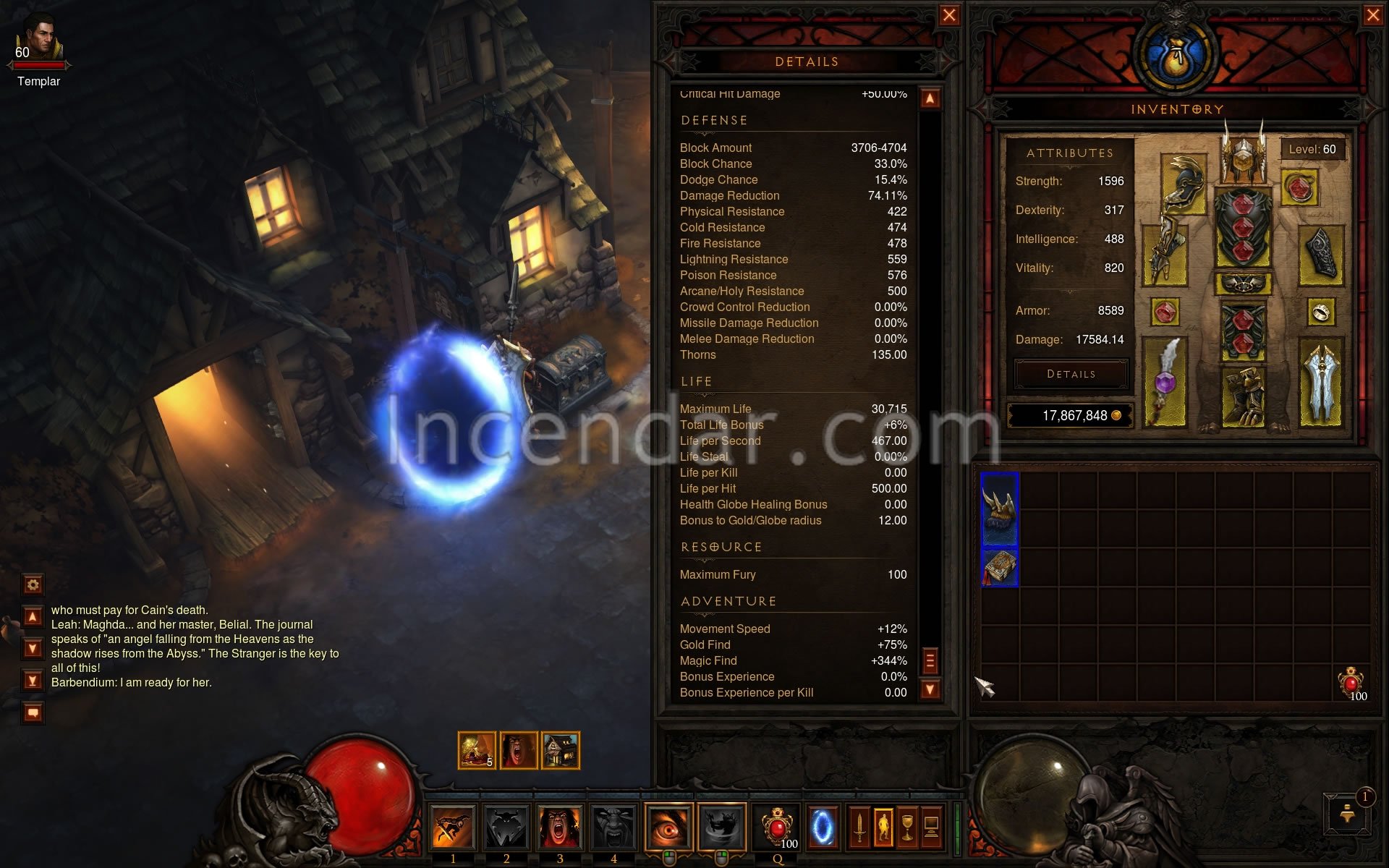
Task: Use the health potion on the action bar
Action: point(777,827)
